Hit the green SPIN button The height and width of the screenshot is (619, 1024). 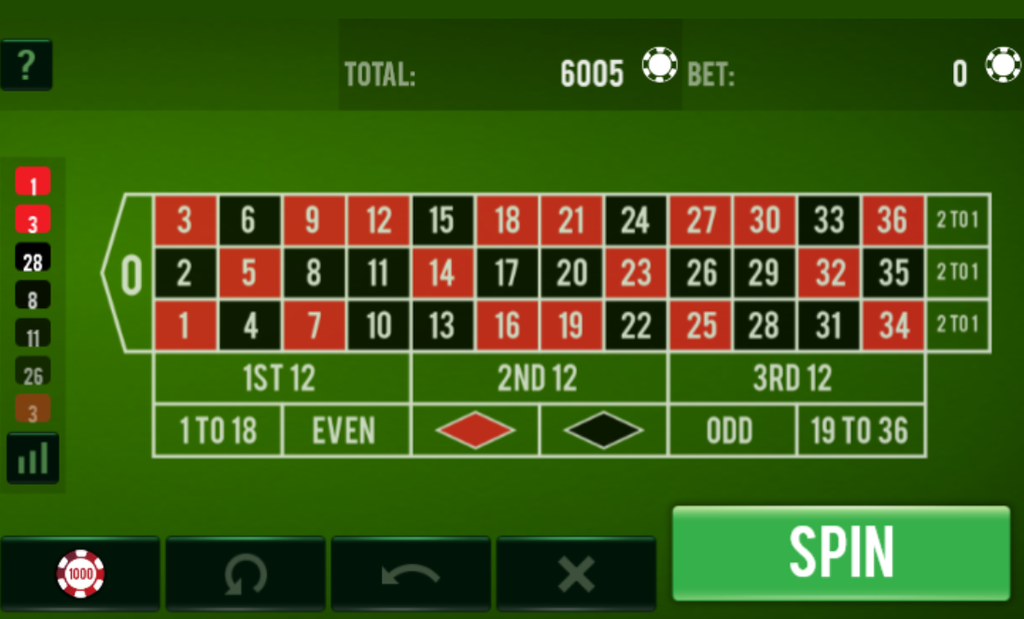(841, 553)
